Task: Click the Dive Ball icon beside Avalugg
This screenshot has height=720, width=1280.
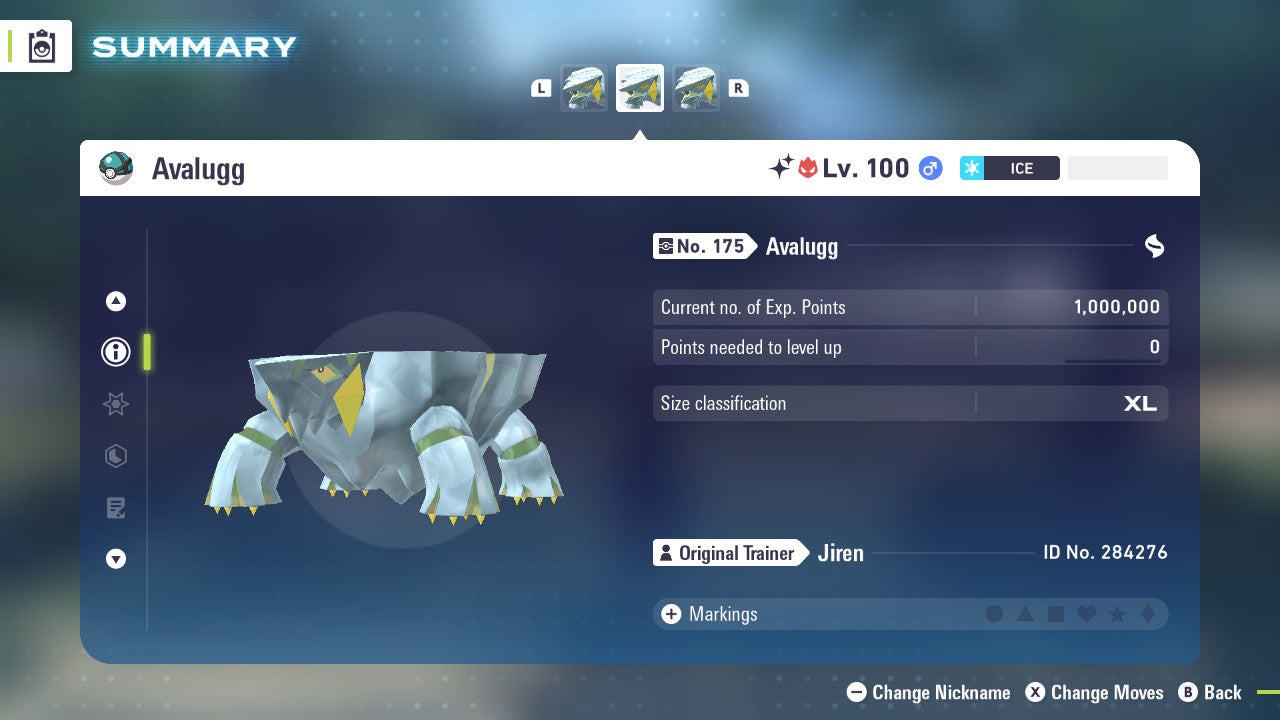Action: coord(115,168)
